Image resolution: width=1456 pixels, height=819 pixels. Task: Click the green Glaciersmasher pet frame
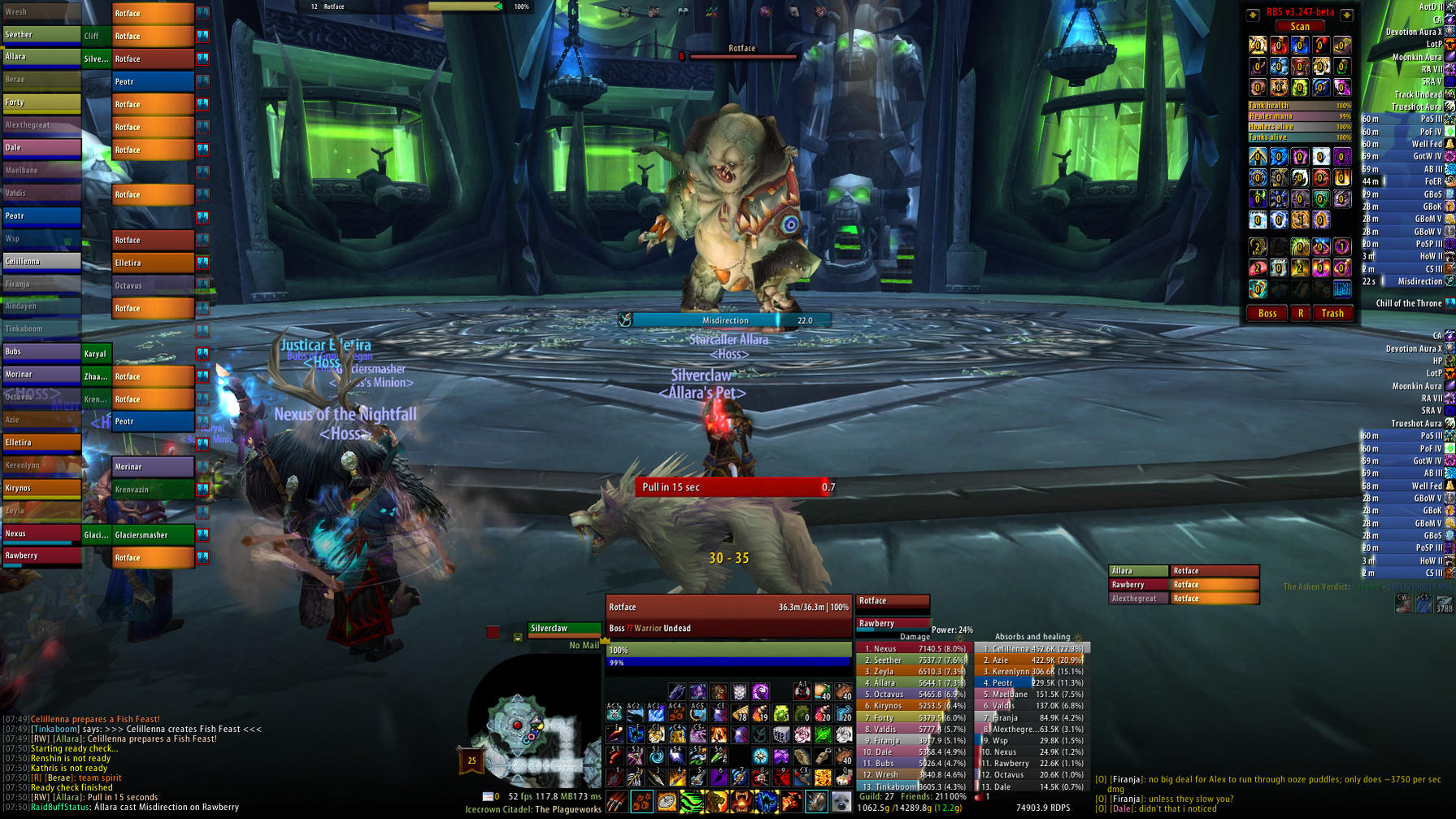click(152, 535)
